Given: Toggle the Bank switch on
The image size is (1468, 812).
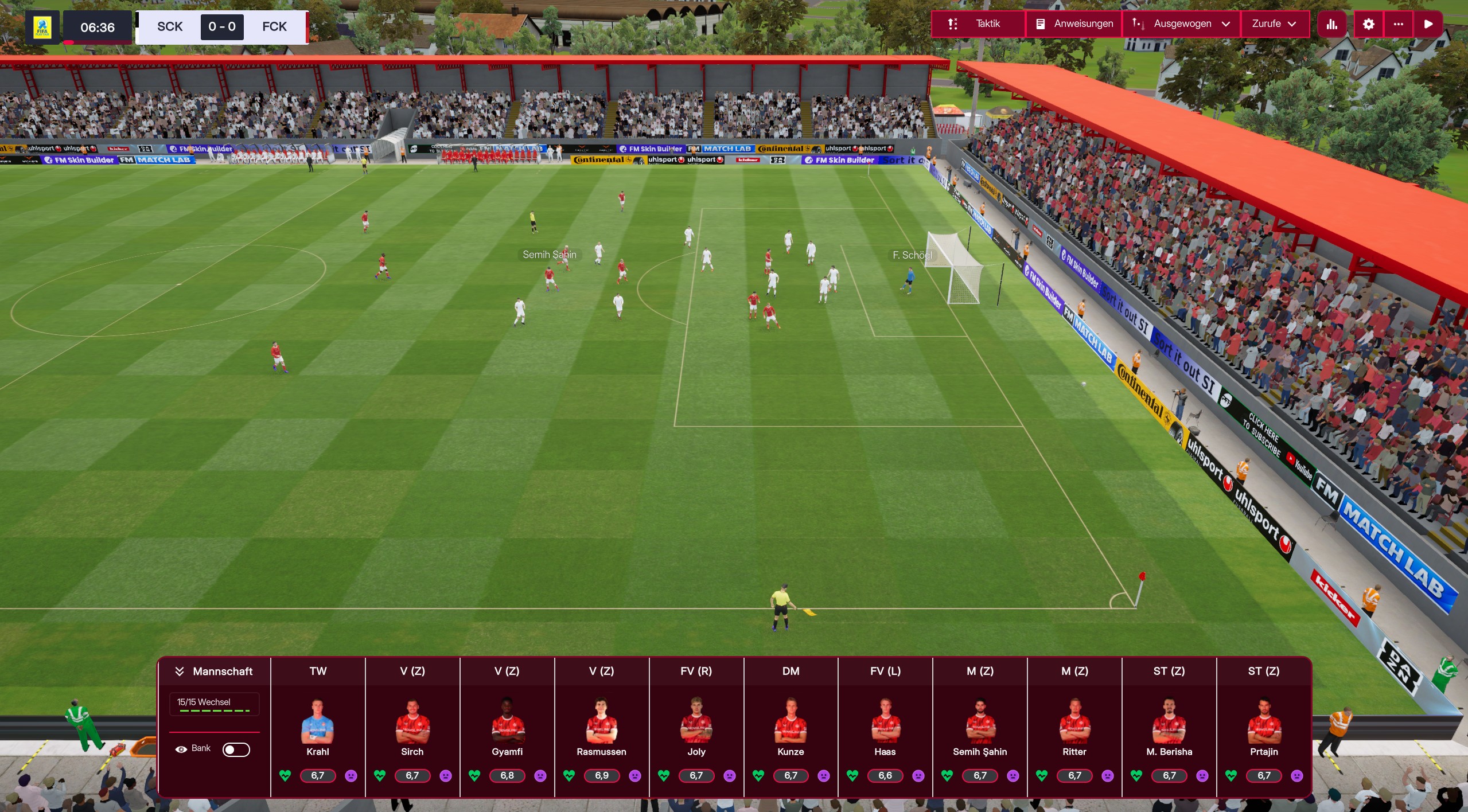Looking at the screenshot, I should pyautogui.click(x=236, y=749).
